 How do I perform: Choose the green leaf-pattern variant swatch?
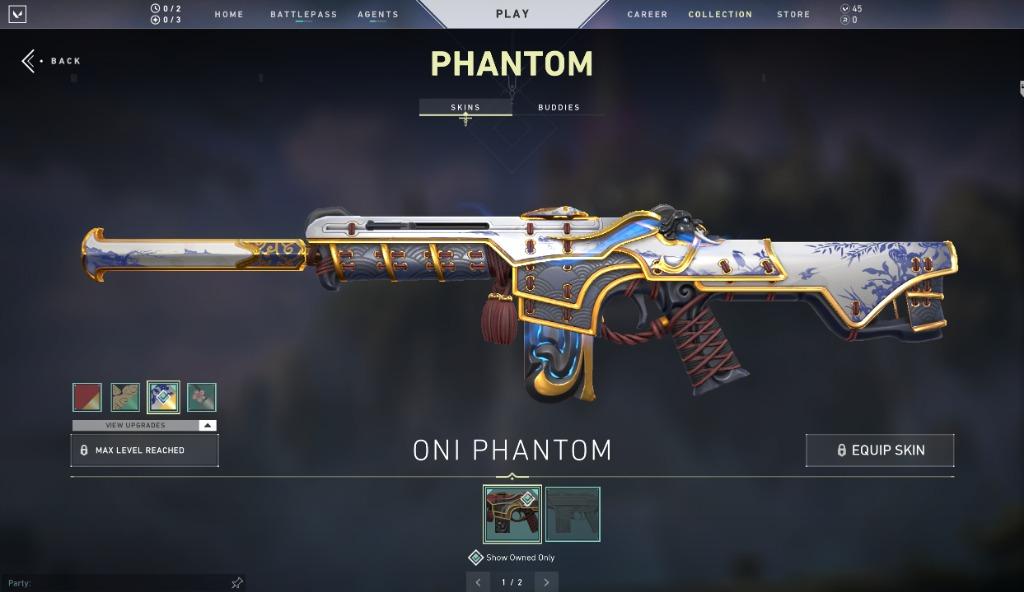coord(125,397)
